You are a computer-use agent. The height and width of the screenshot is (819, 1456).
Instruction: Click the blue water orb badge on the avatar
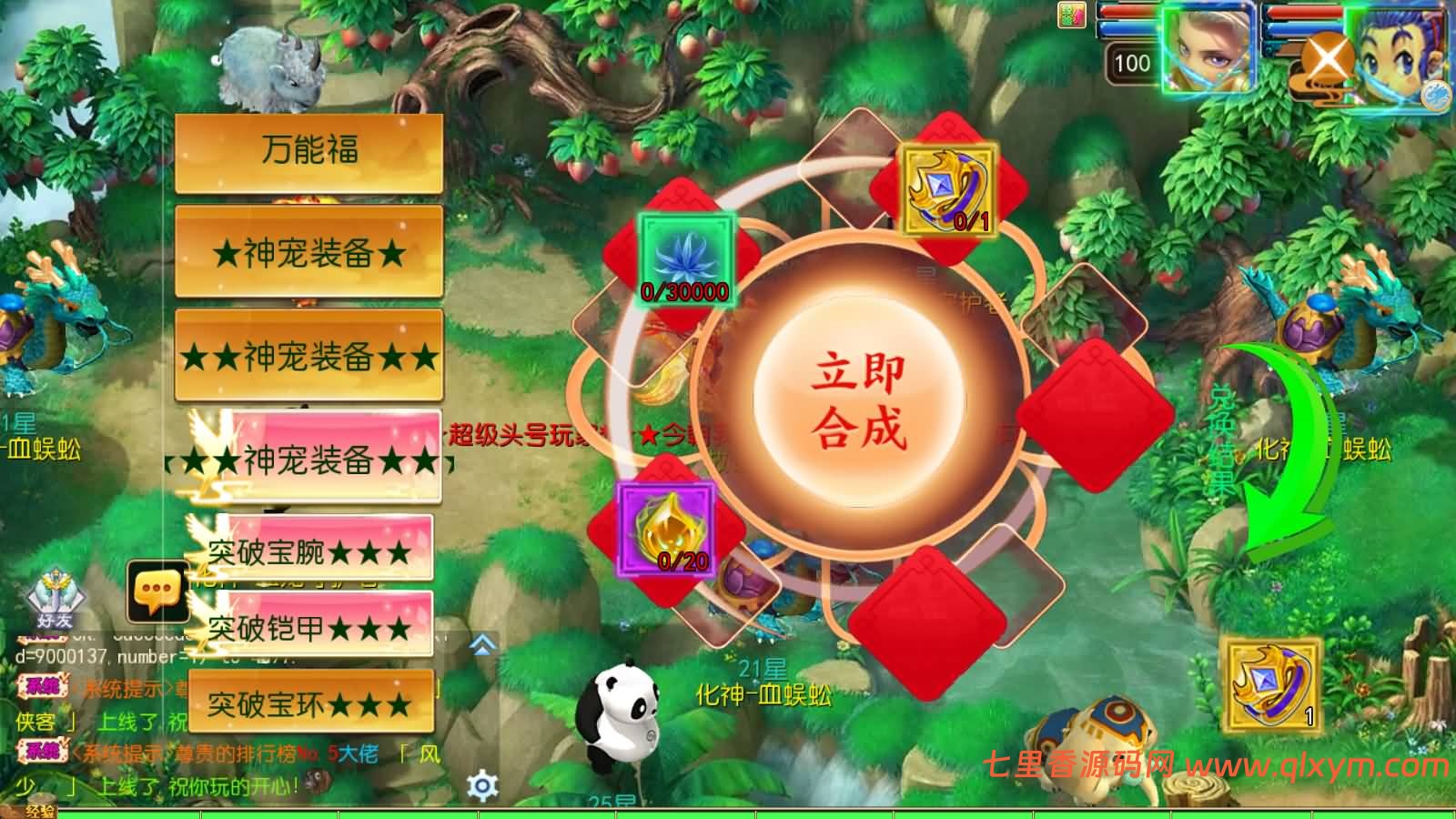tap(1434, 96)
